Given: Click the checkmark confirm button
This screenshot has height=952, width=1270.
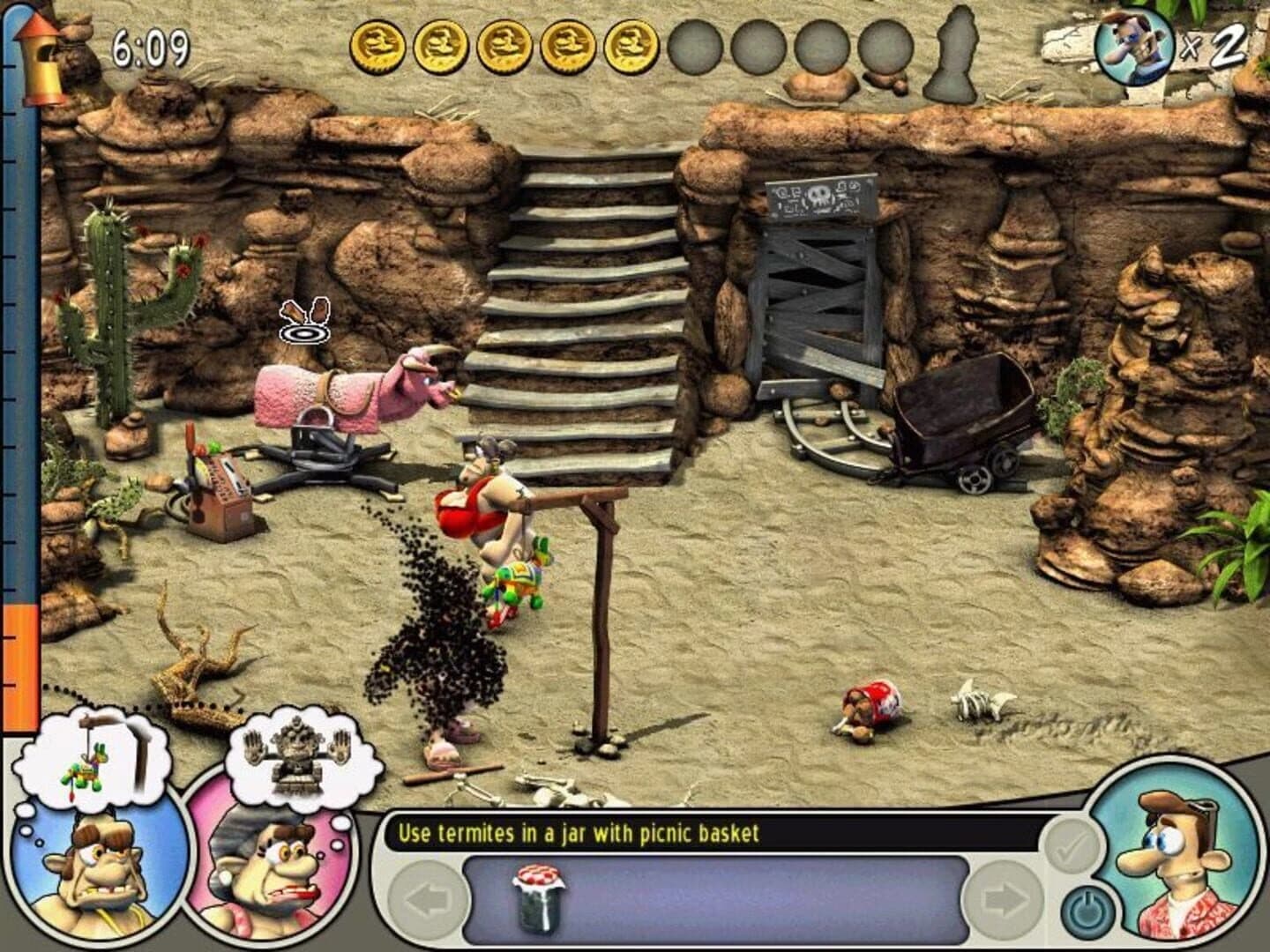Looking at the screenshot, I should (x=1072, y=846).
